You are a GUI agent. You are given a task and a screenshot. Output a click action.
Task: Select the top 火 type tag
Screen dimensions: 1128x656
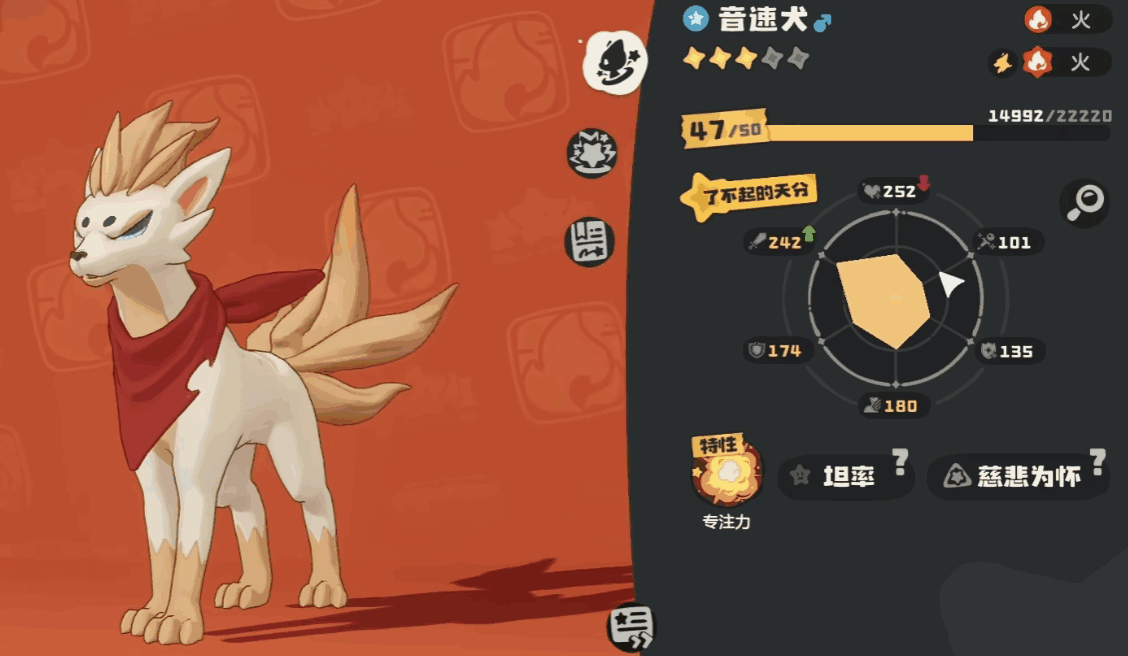click(1066, 19)
